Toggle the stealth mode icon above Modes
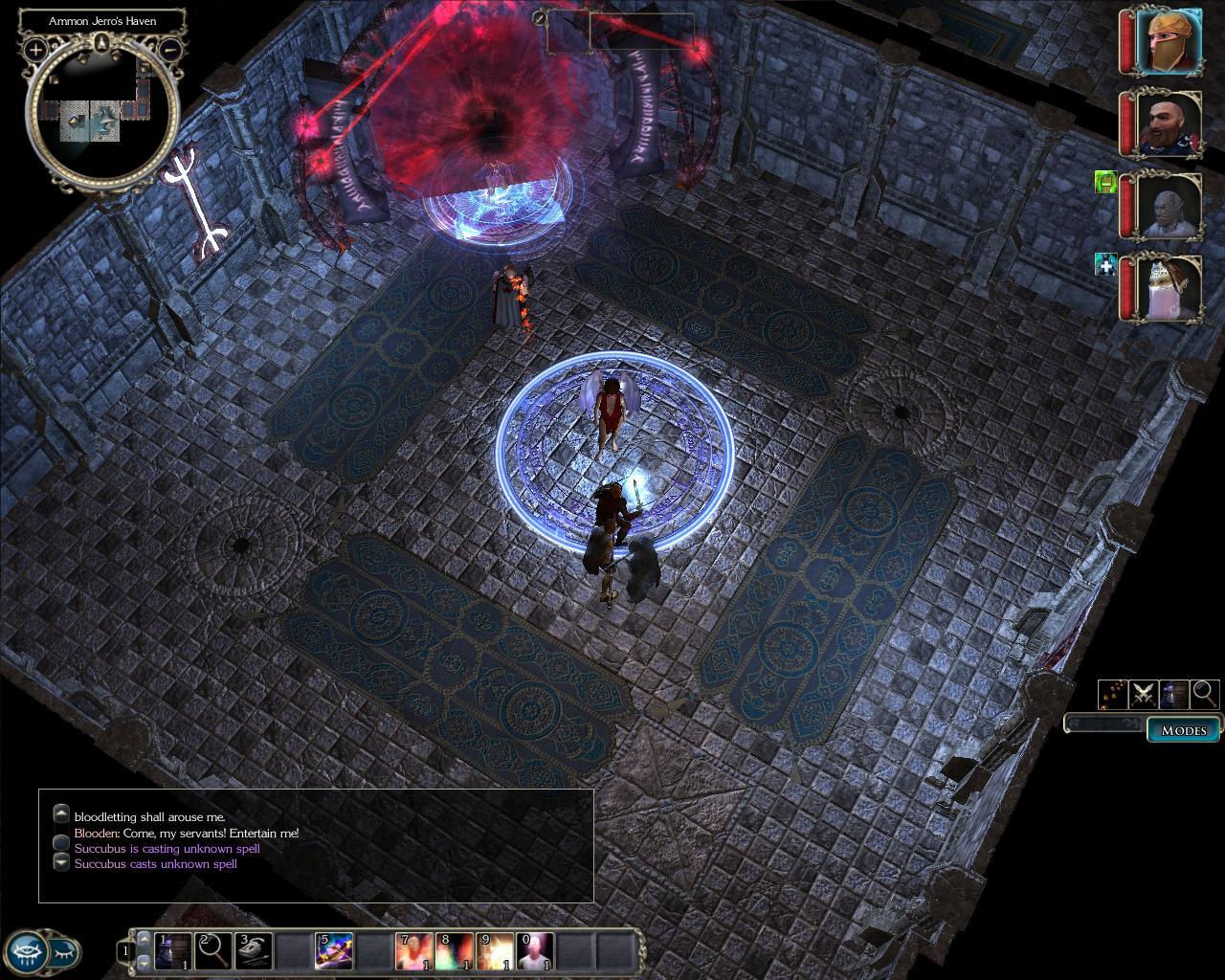 coord(1173,694)
